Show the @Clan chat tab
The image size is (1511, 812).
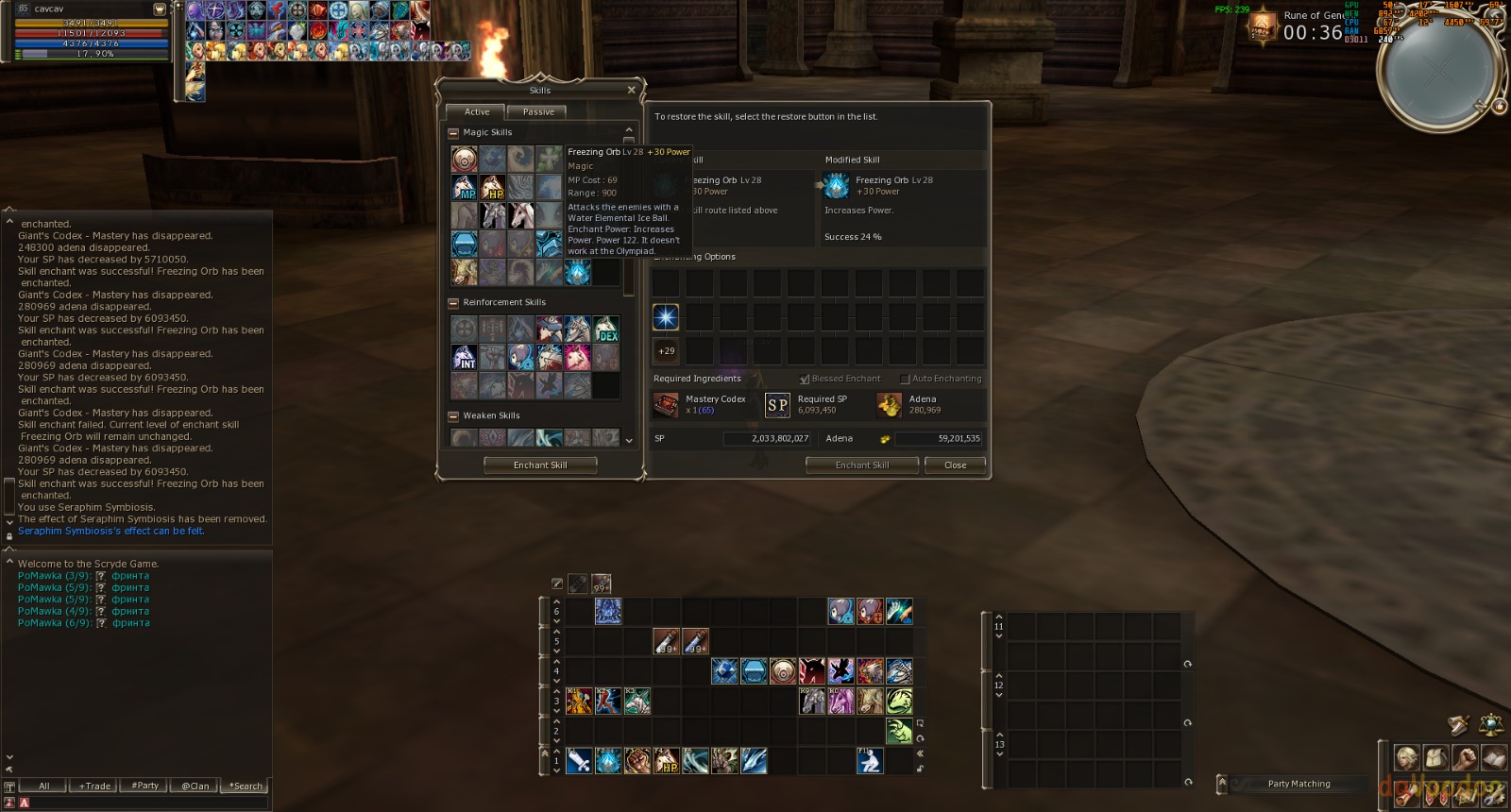pos(195,786)
